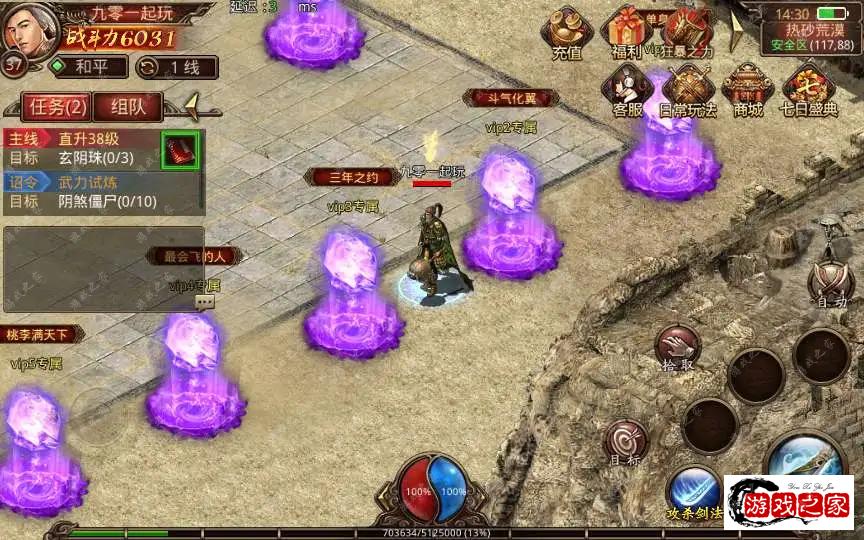This screenshot has height=540, width=864.
Task: Collapse the quest panel with the arrow
Action: (x=190, y=105)
